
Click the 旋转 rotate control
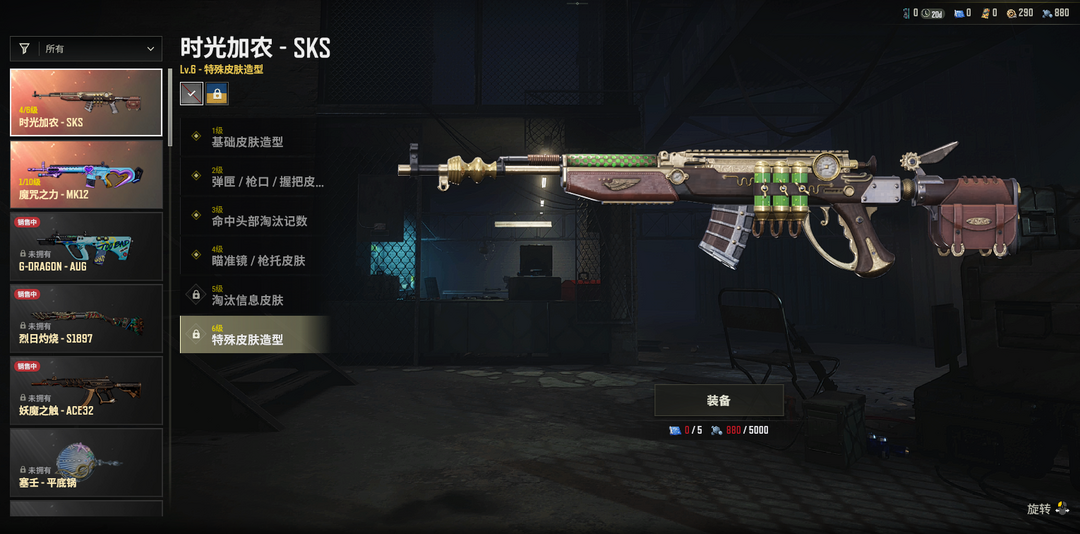tap(1046, 509)
